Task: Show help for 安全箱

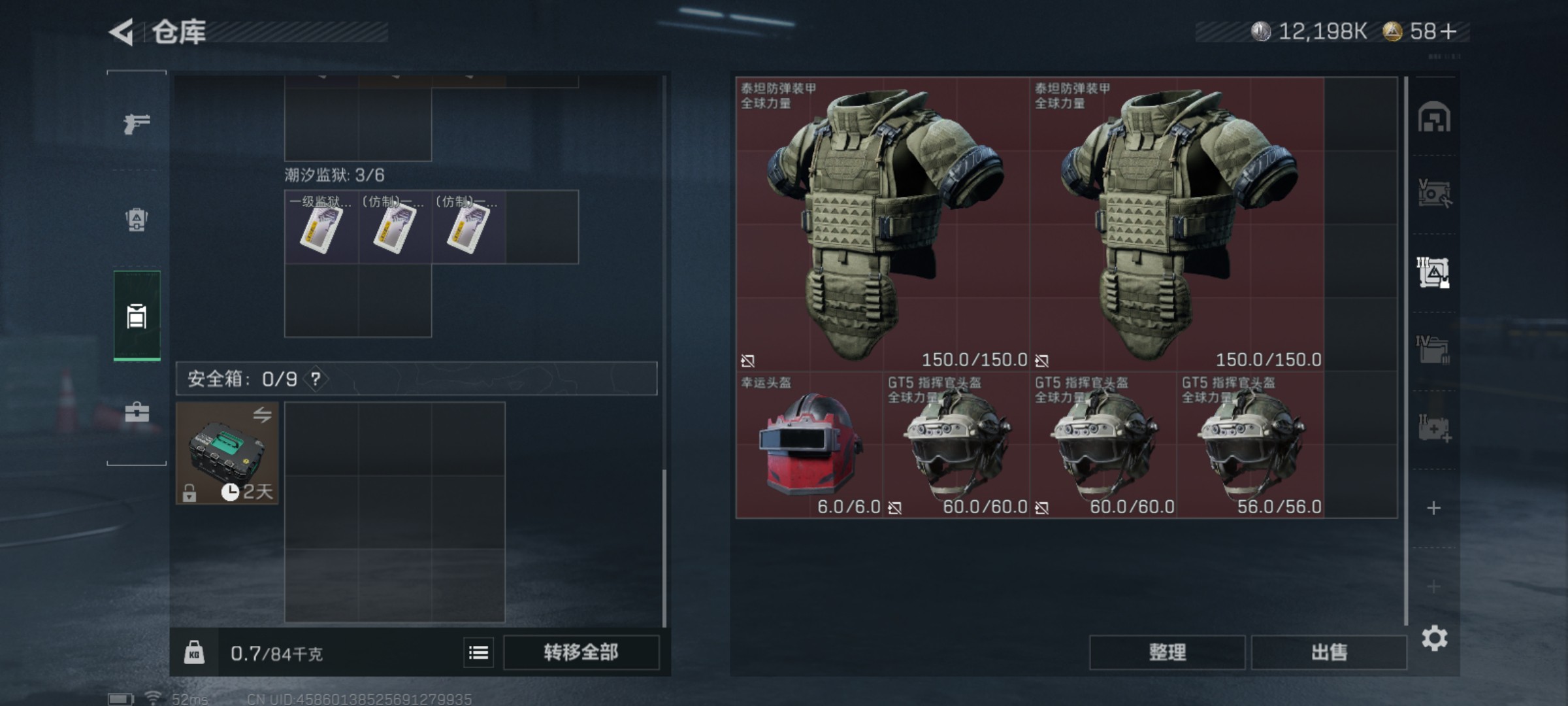Action: click(316, 378)
